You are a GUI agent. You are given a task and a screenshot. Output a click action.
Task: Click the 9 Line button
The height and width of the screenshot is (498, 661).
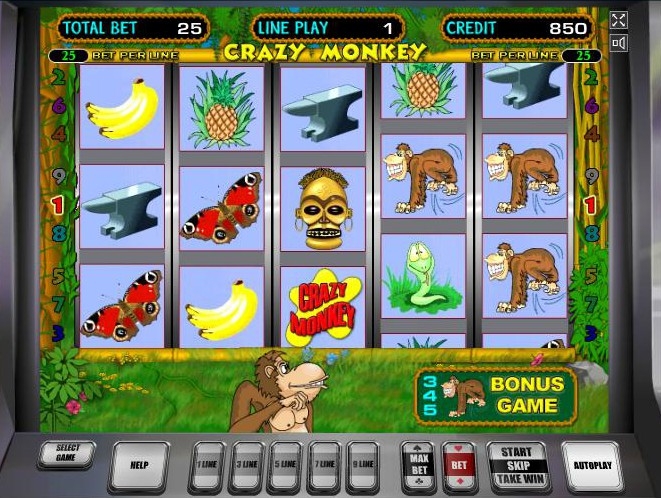coord(363,465)
